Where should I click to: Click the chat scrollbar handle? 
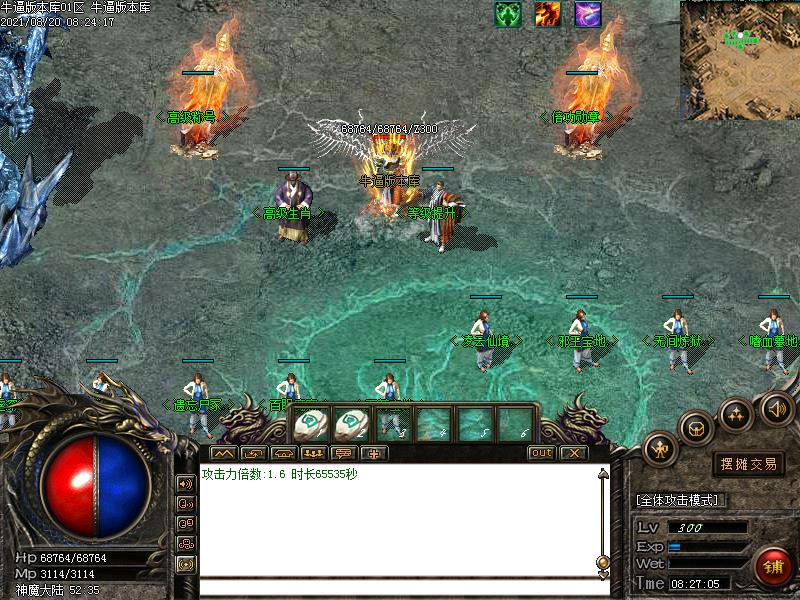[602, 562]
